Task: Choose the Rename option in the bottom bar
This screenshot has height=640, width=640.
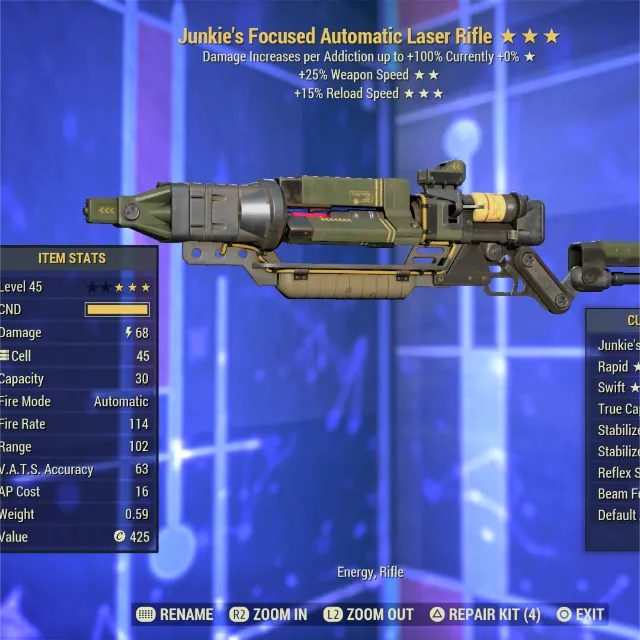Action: click(x=175, y=614)
